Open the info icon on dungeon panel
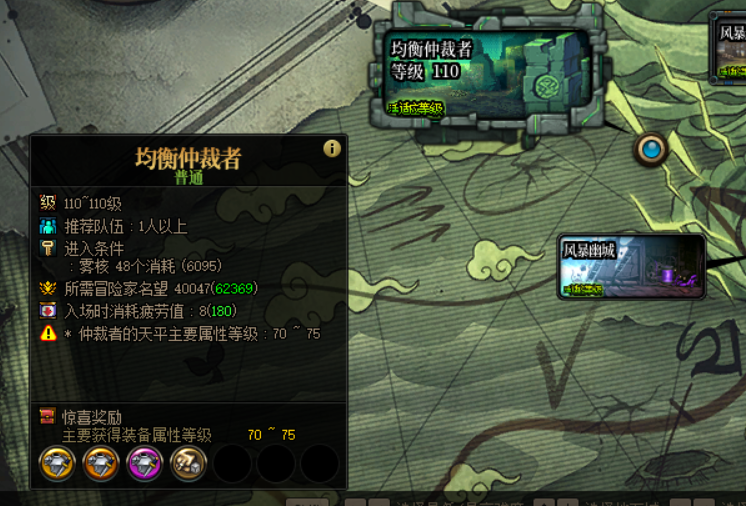 [332, 149]
